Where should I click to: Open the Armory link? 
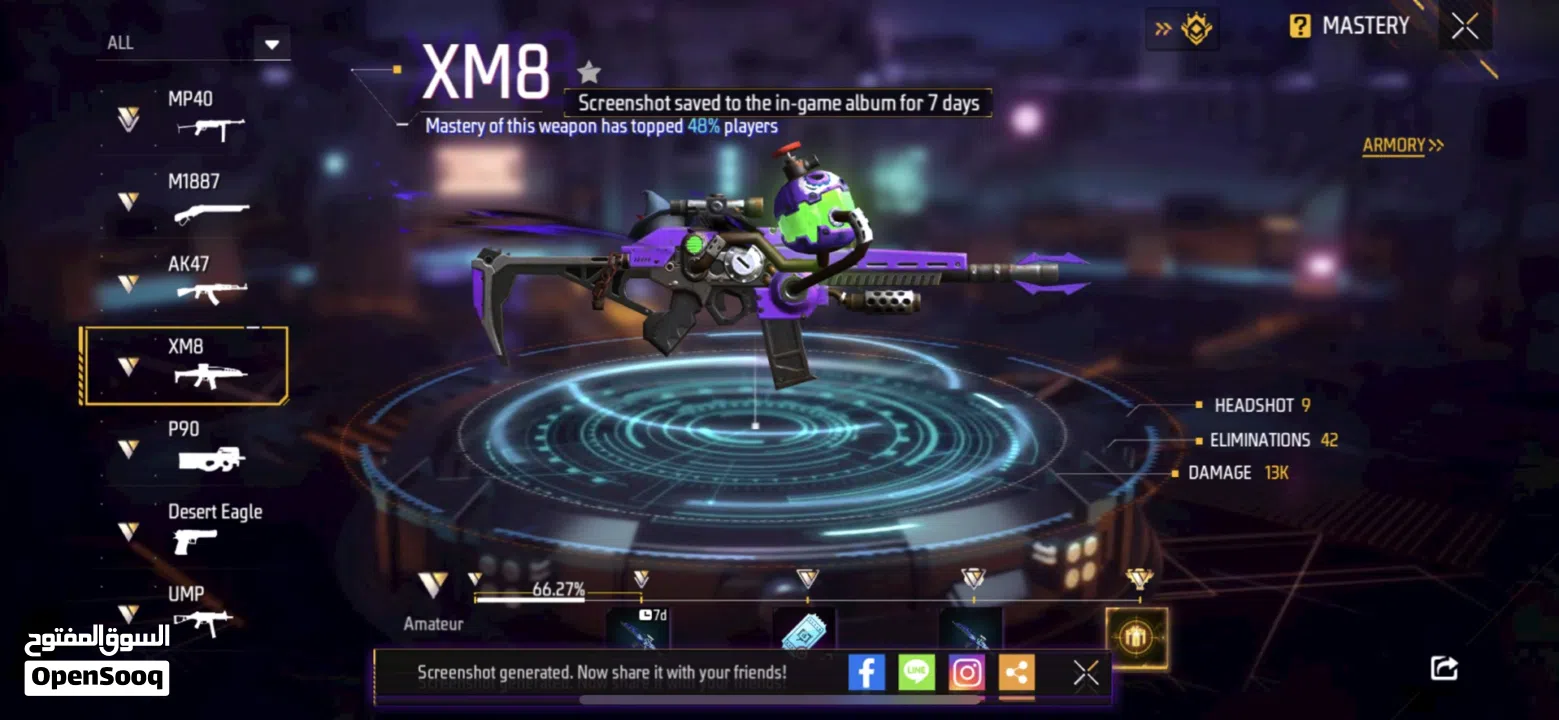1402,146
